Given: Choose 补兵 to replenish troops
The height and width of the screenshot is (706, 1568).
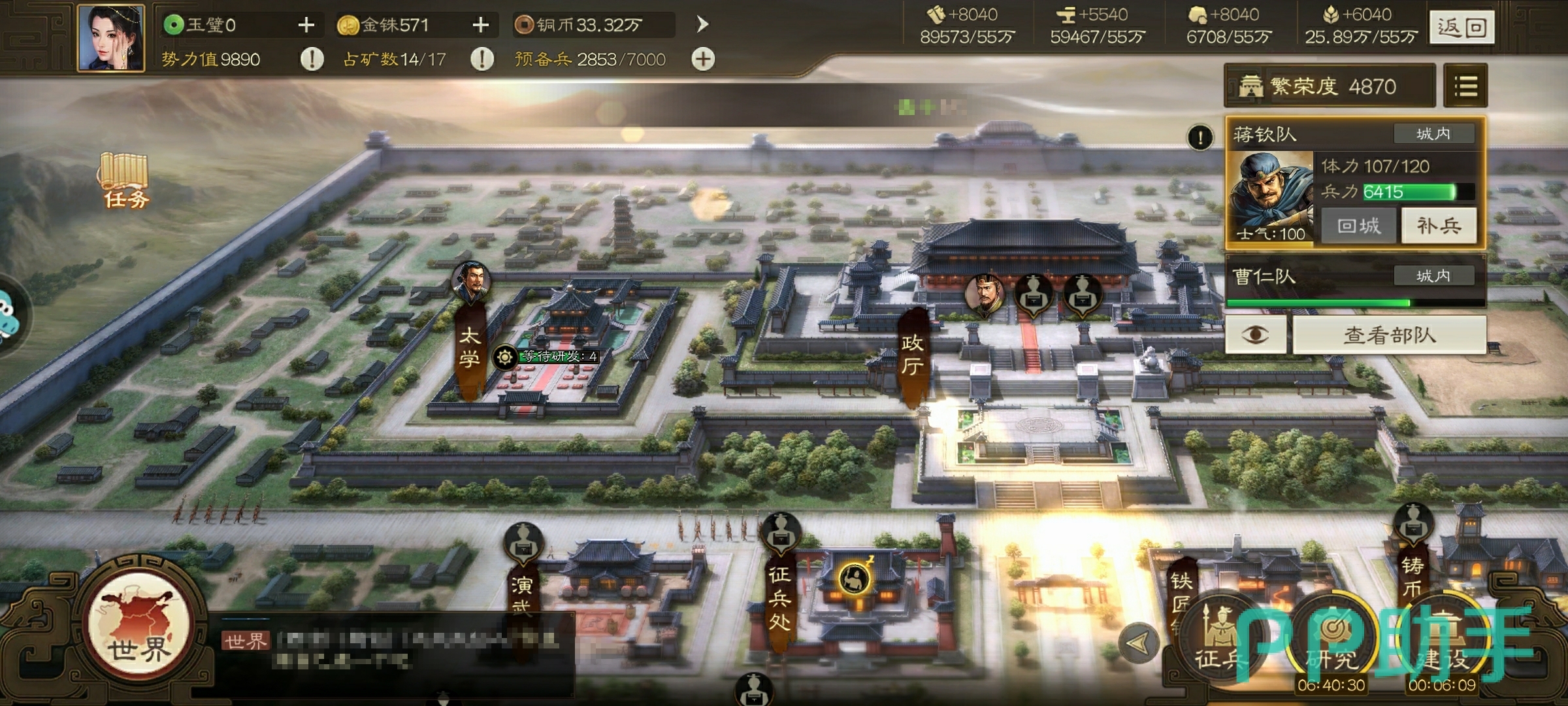Looking at the screenshot, I should click(x=1438, y=226).
